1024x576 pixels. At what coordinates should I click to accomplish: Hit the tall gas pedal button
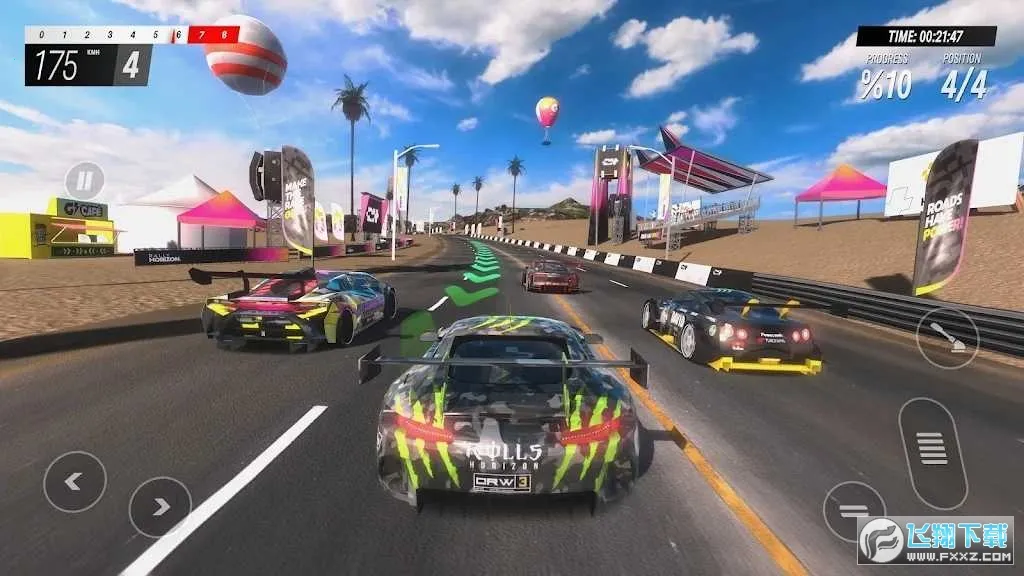pyautogui.click(x=932, y=453)
